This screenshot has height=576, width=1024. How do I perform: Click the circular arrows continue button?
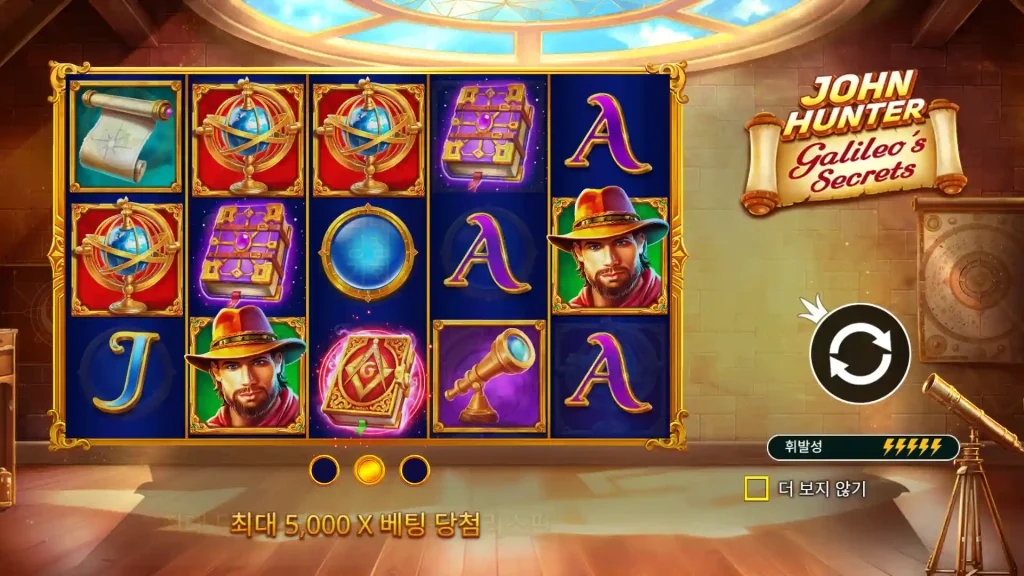pos(859,353)
